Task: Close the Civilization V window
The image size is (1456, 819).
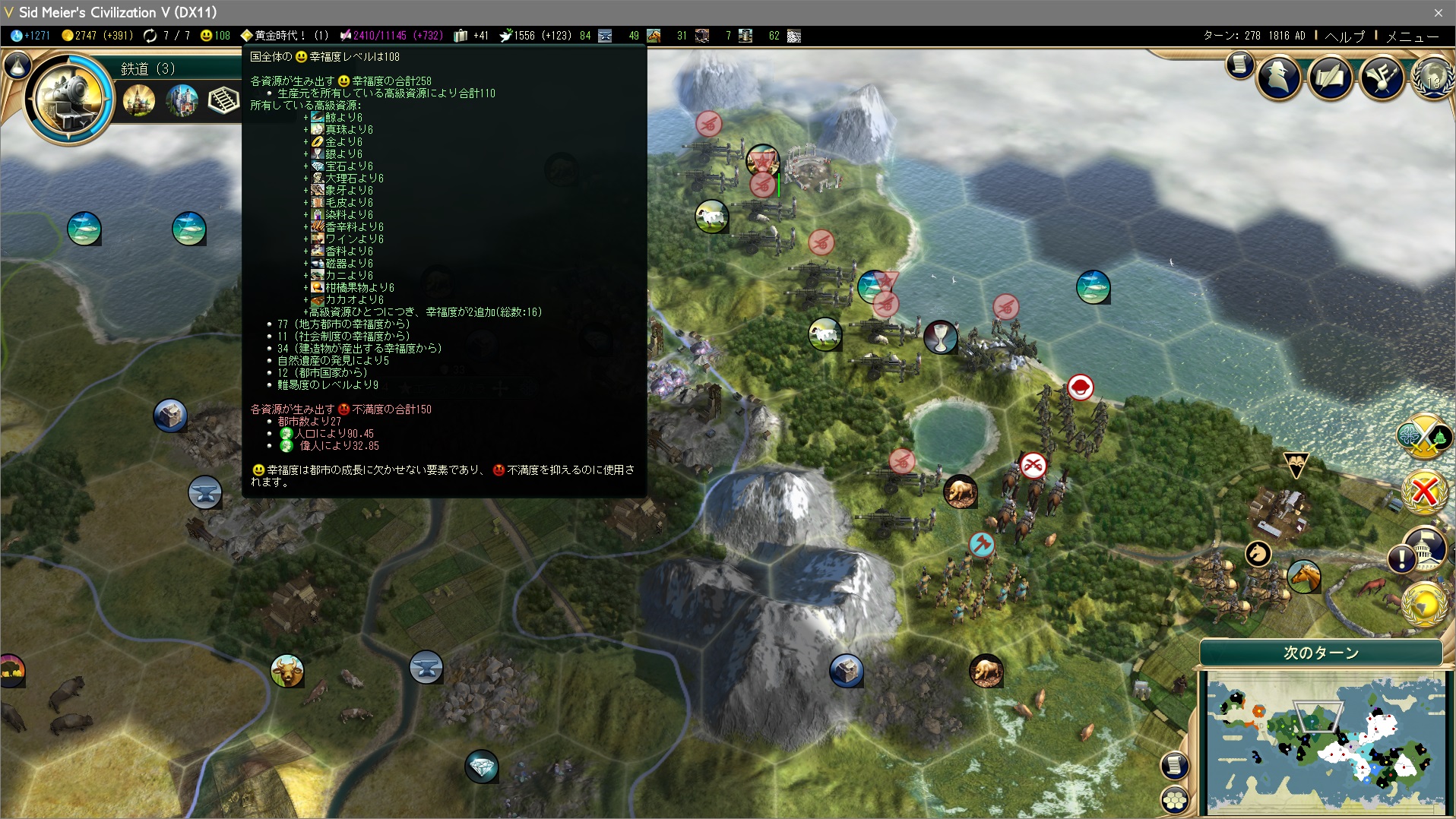Action: [x=1438, y=12]
